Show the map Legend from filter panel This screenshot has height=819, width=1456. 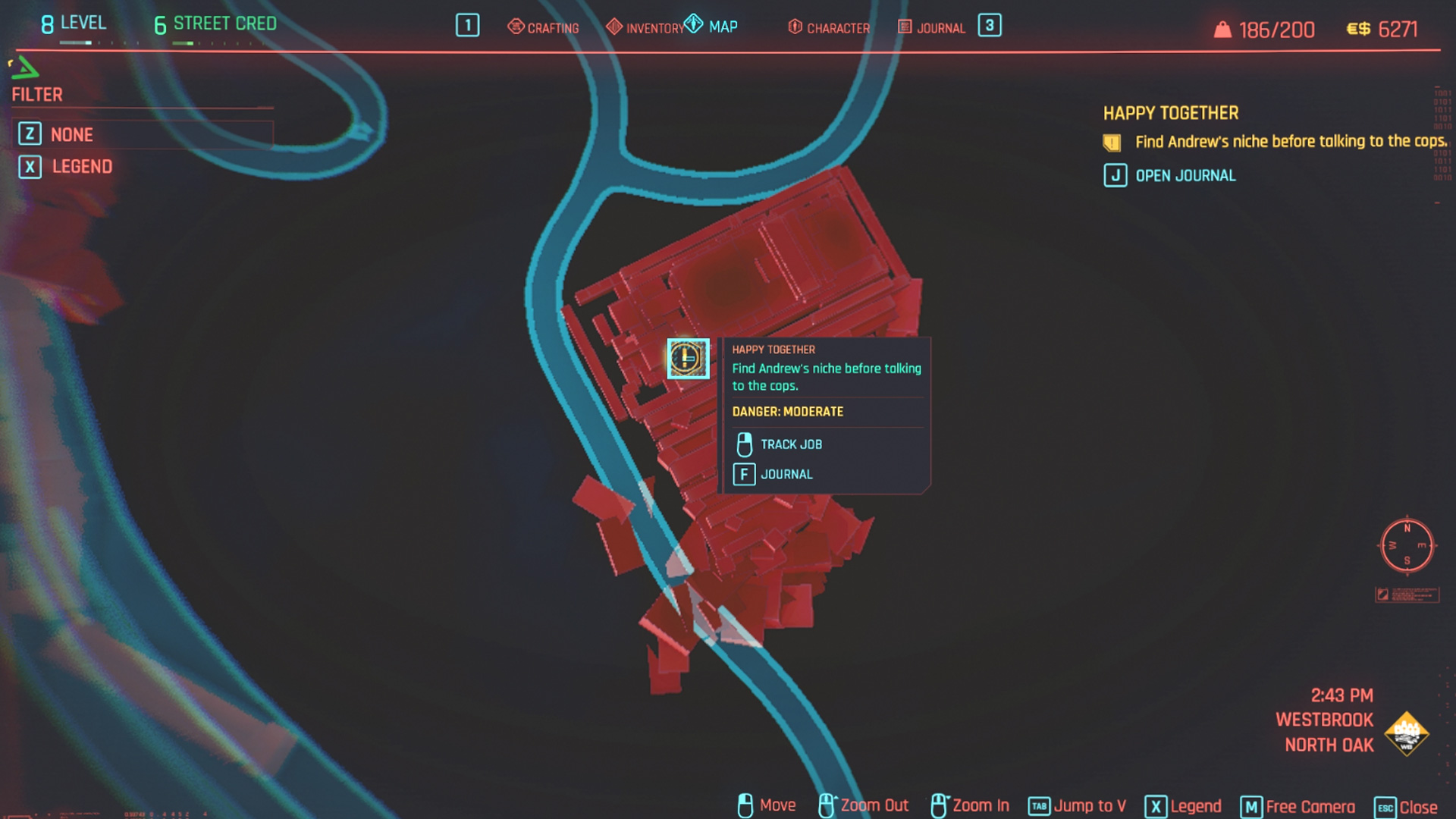(x=81, y=167)
